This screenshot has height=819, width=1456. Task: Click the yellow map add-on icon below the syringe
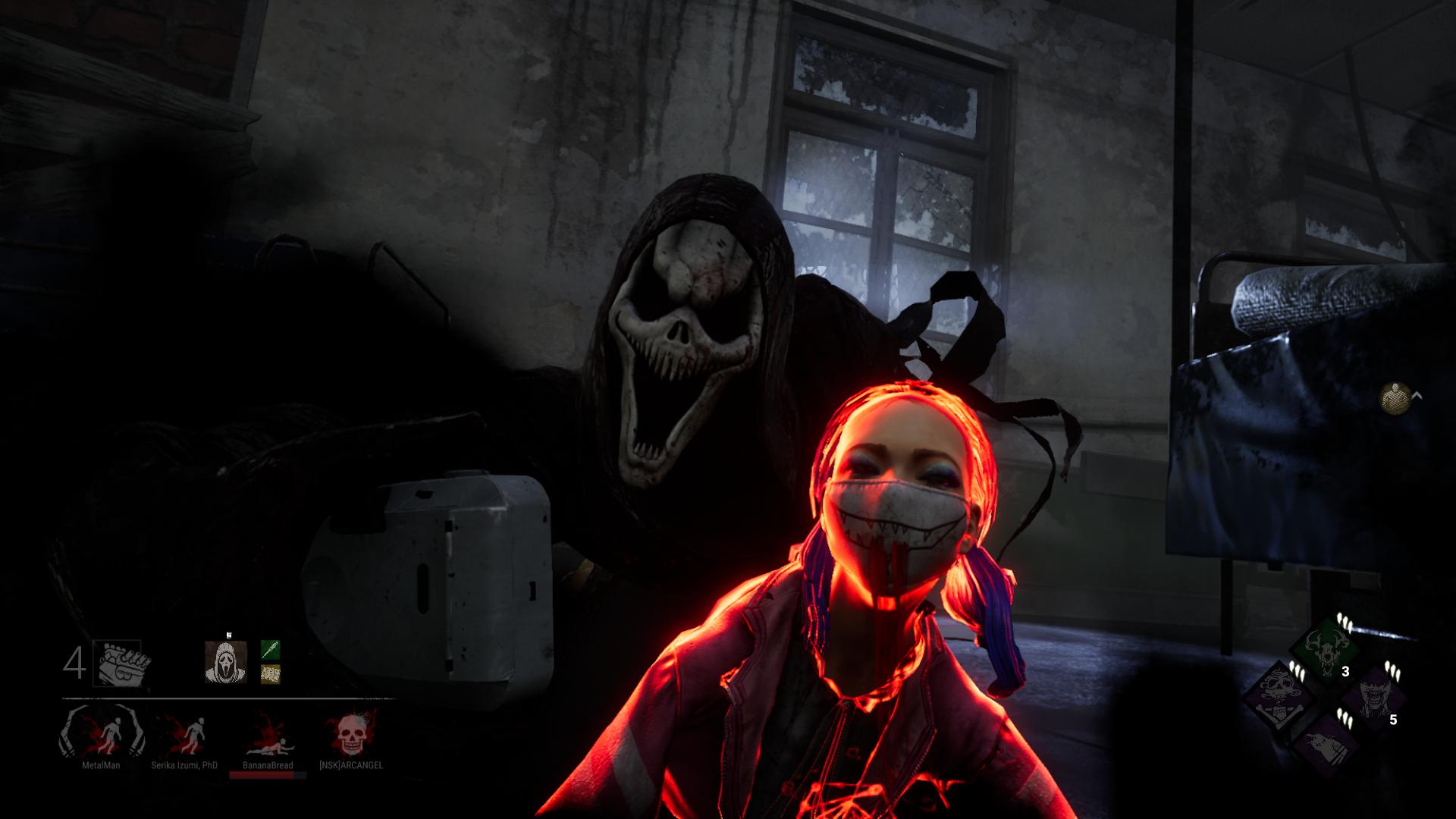point(270,675)
